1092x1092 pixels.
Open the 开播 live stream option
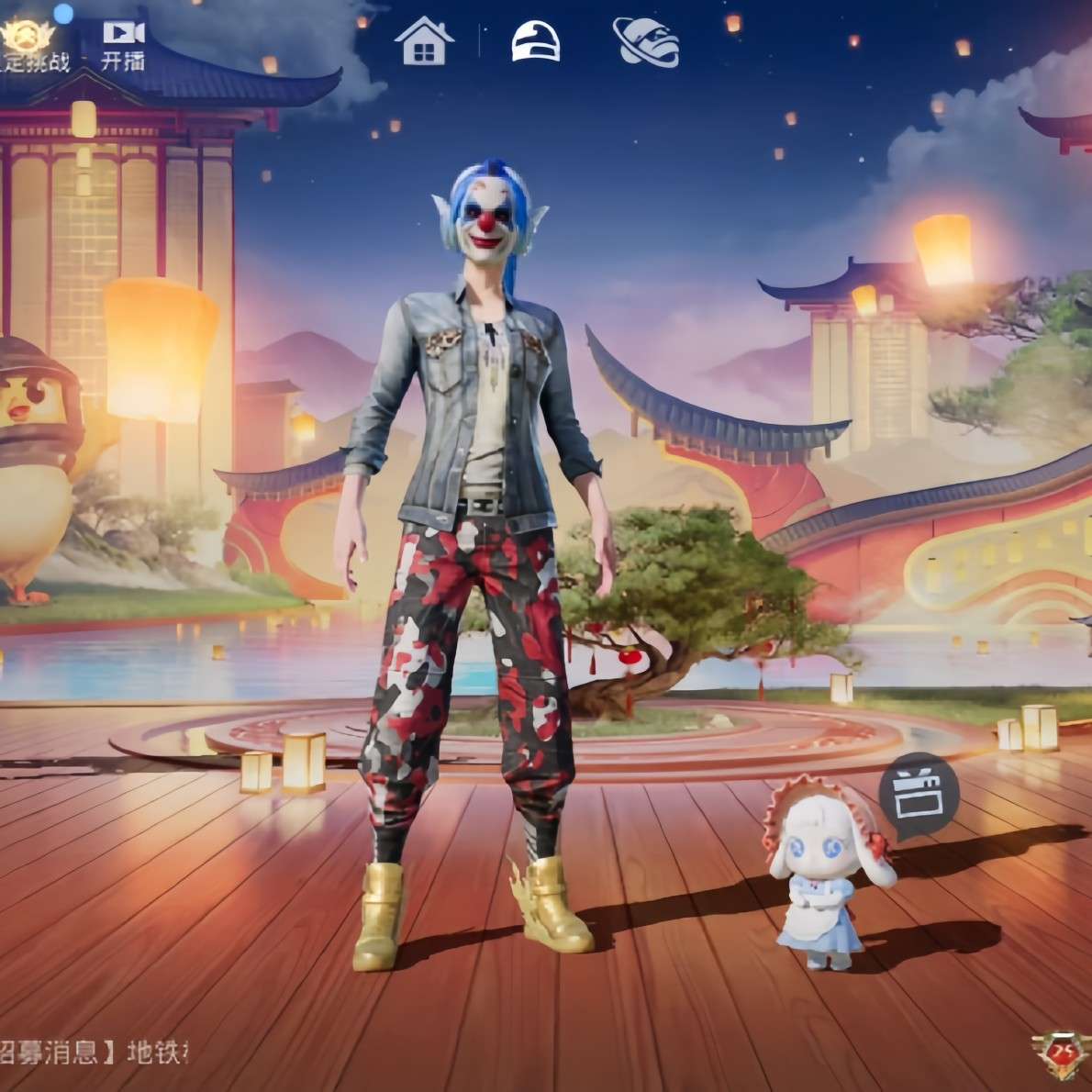tap(123, 44)
